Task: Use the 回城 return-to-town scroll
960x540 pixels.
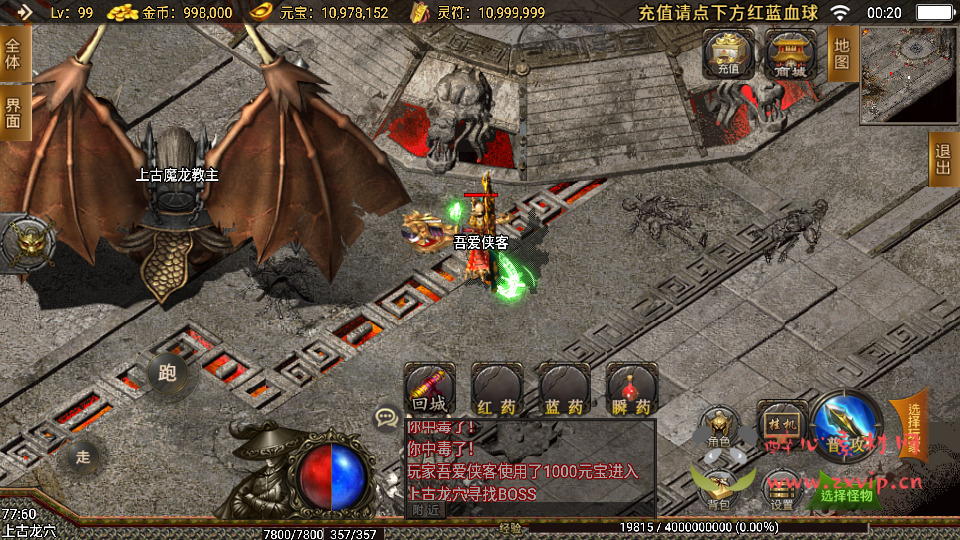Action: (x=429, y=389)
